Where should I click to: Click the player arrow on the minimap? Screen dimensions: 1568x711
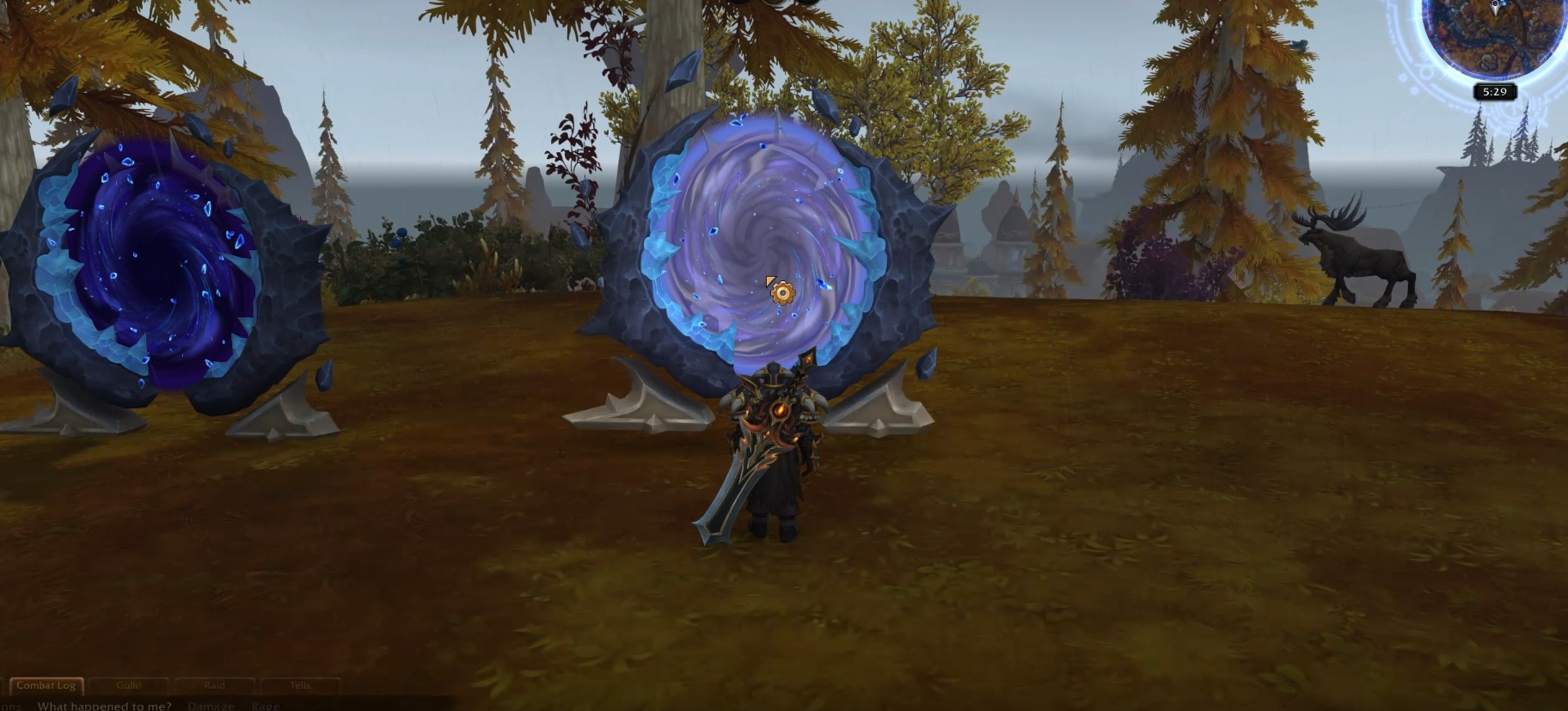(x=1495, y=8)
